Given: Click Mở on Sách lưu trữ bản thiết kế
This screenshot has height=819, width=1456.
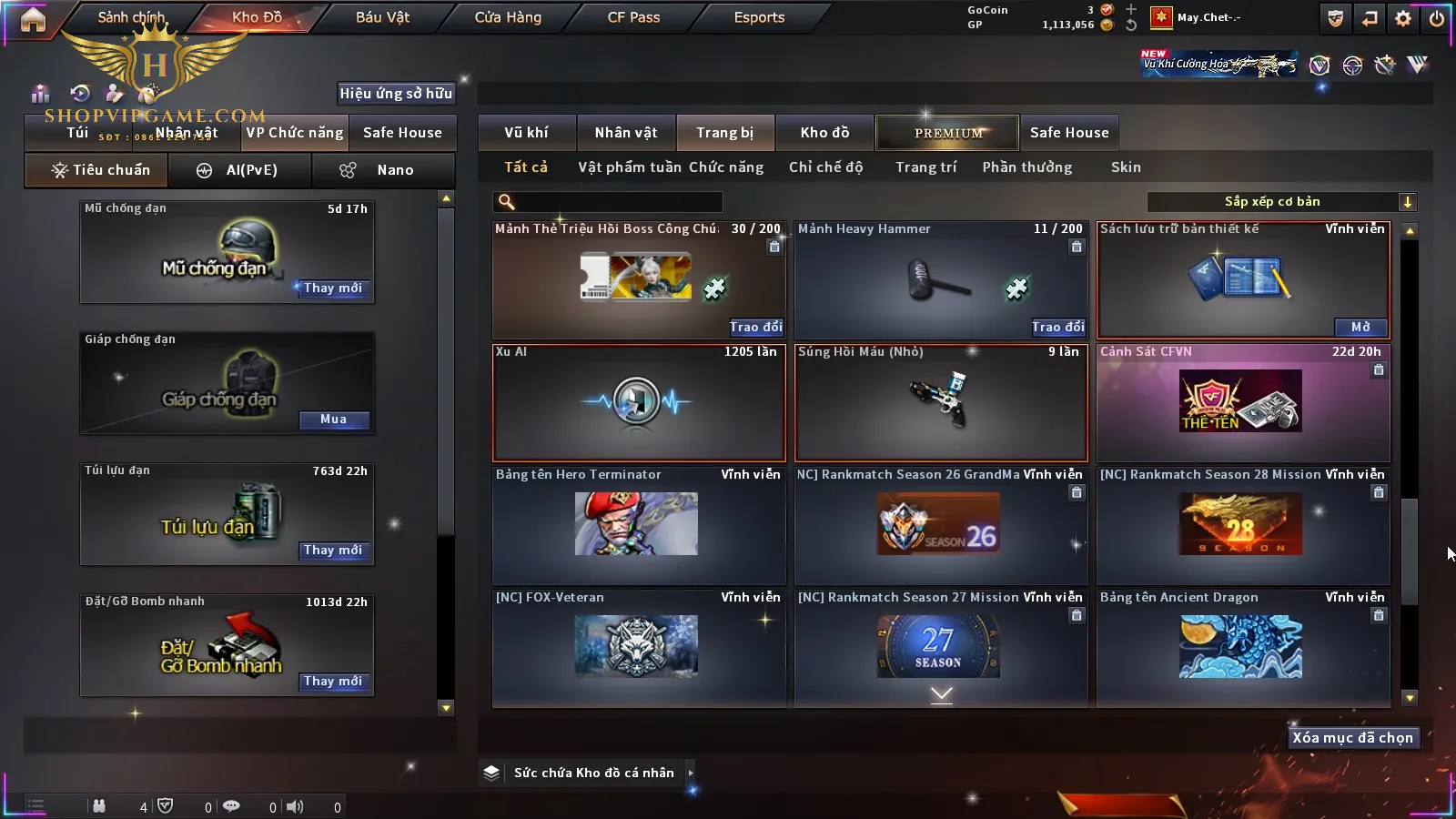Looking at the screenshot, I should (1360, 327).
